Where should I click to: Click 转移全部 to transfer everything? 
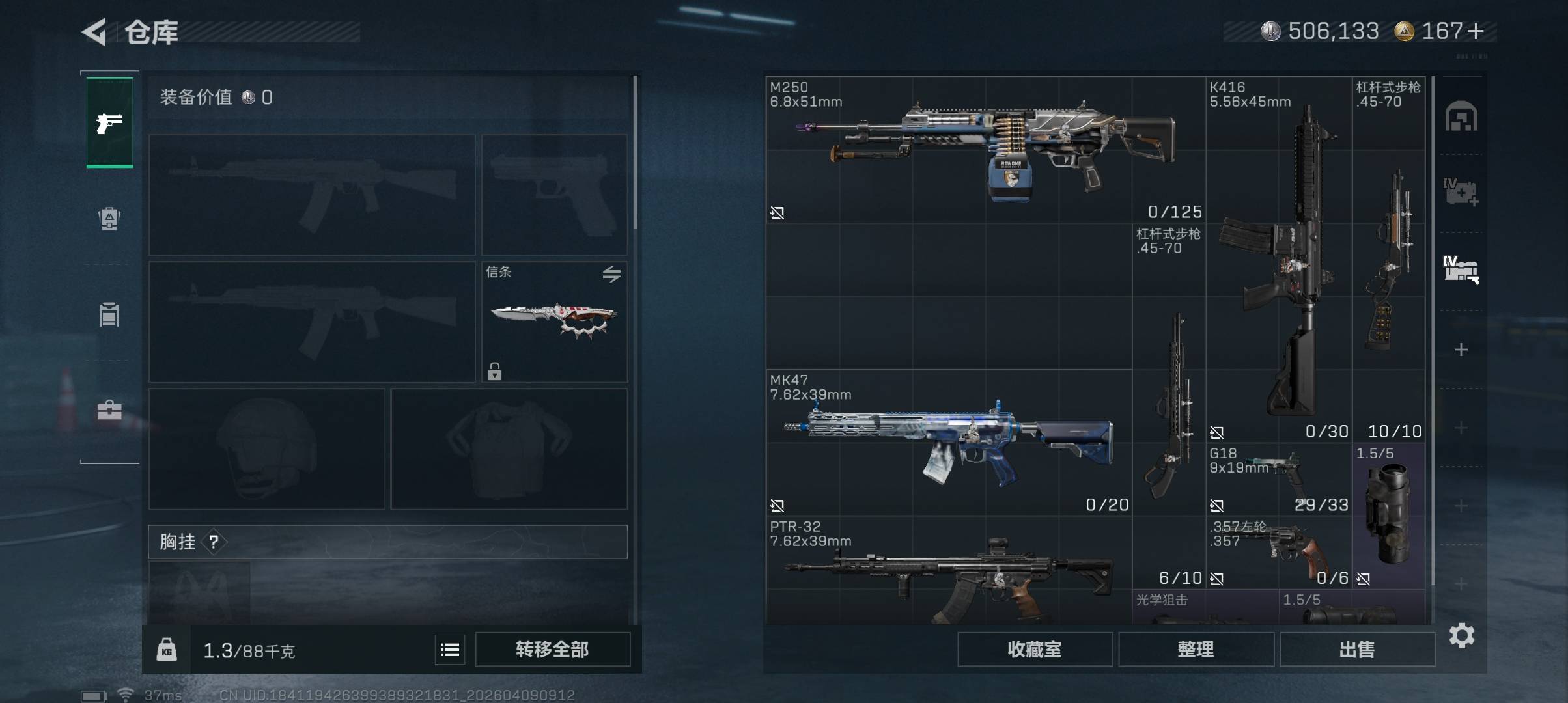pyautogui.click(x=552, y=650)
